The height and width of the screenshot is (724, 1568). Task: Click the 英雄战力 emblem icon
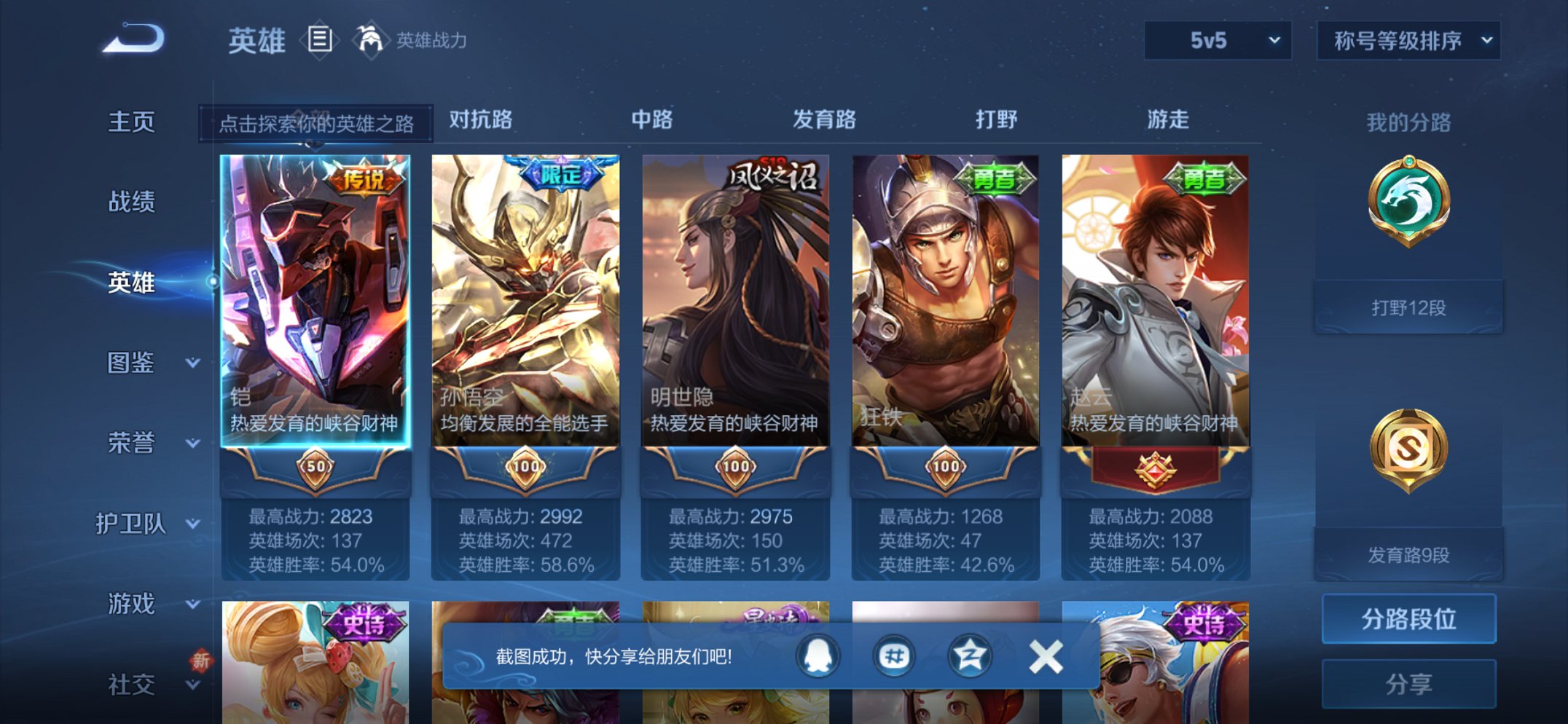pyautogui.click(x=372, y=39)
